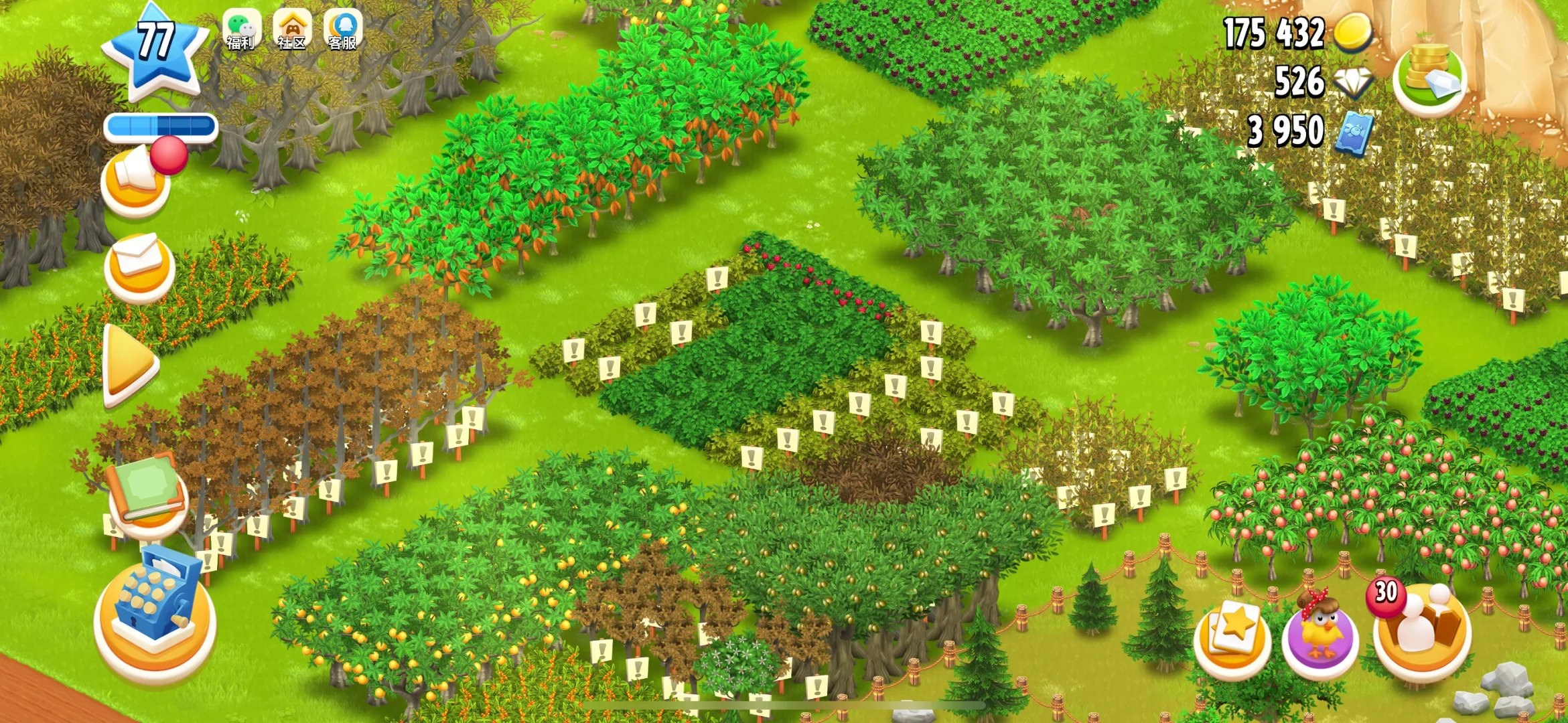
Task: Tap the diamond currency icon
Action: click(1354, 82)
